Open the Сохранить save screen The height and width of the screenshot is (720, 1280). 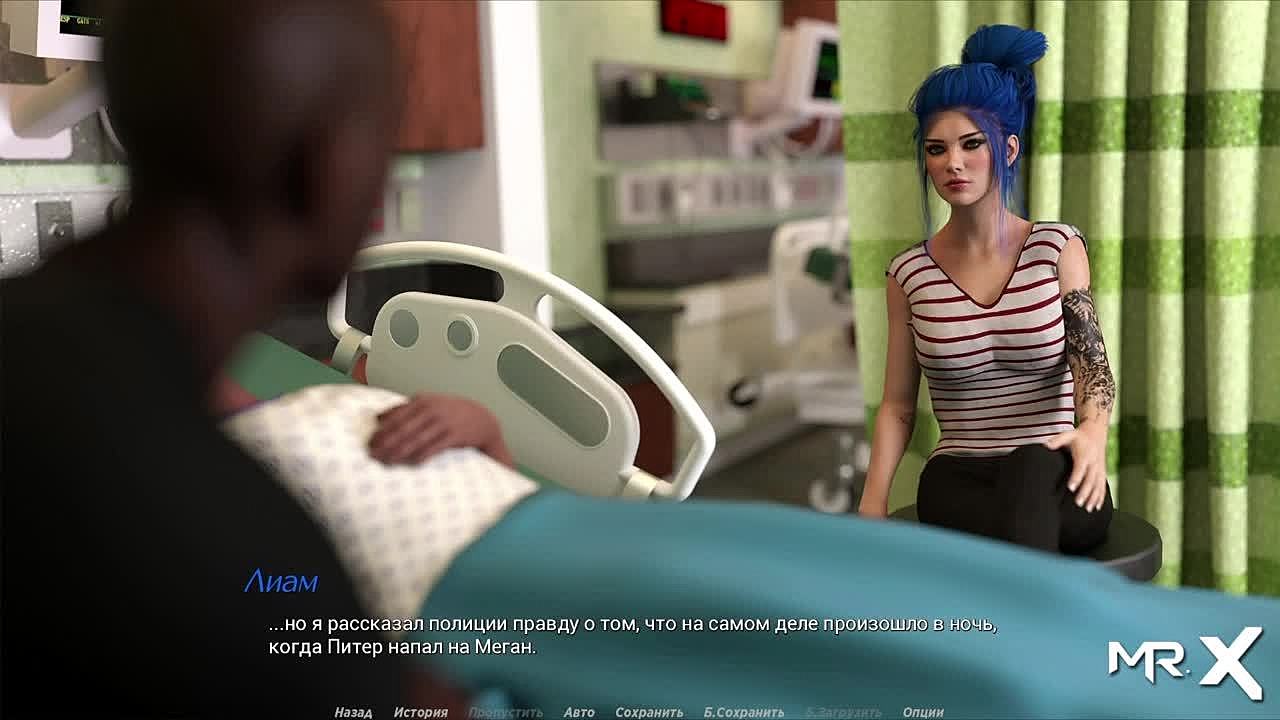(649, 712)
